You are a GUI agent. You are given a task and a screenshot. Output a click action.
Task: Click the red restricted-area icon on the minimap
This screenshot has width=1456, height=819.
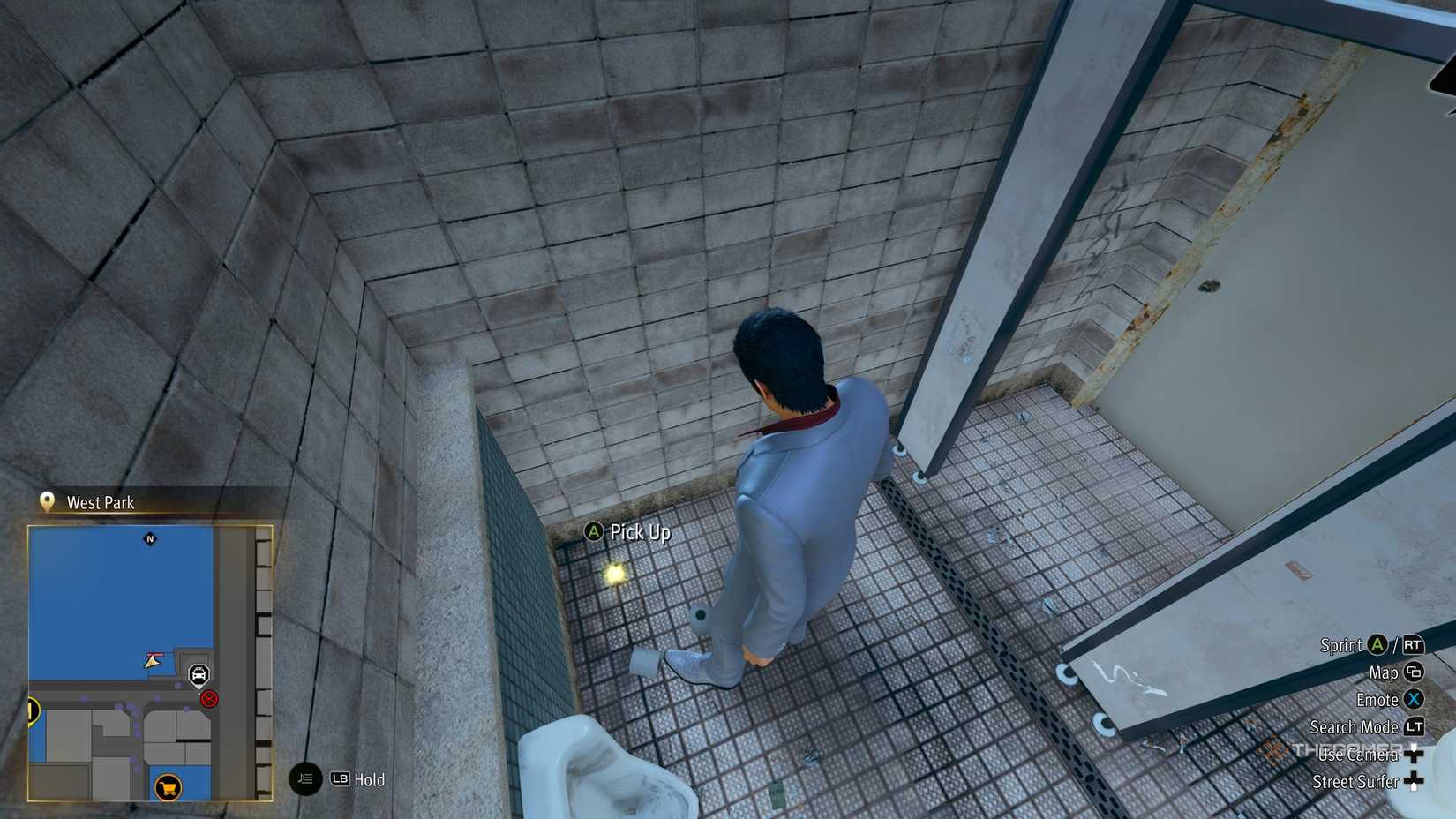209,699
